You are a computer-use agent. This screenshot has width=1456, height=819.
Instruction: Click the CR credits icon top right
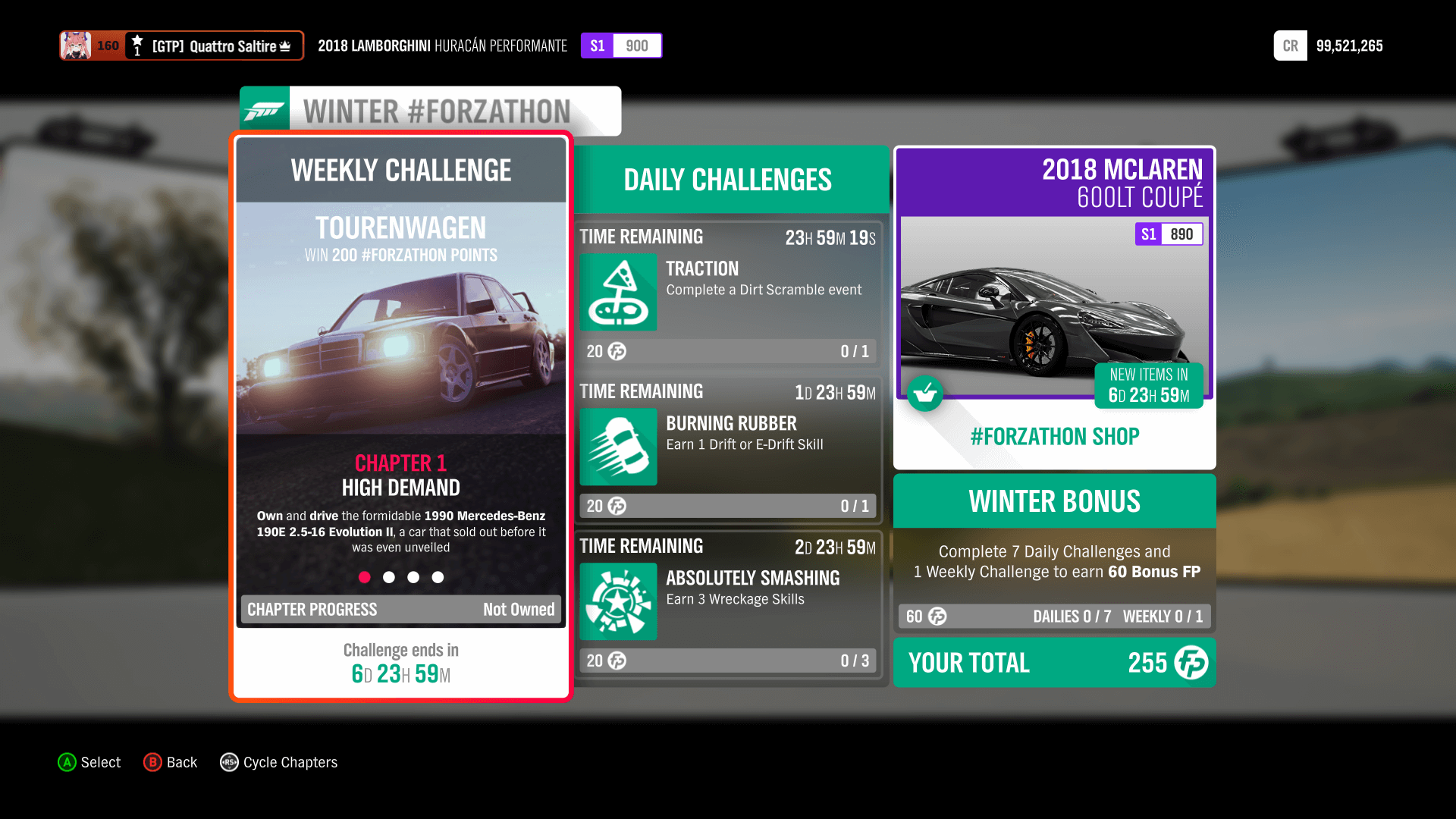pyautogui.click(x=1290, y=45)
